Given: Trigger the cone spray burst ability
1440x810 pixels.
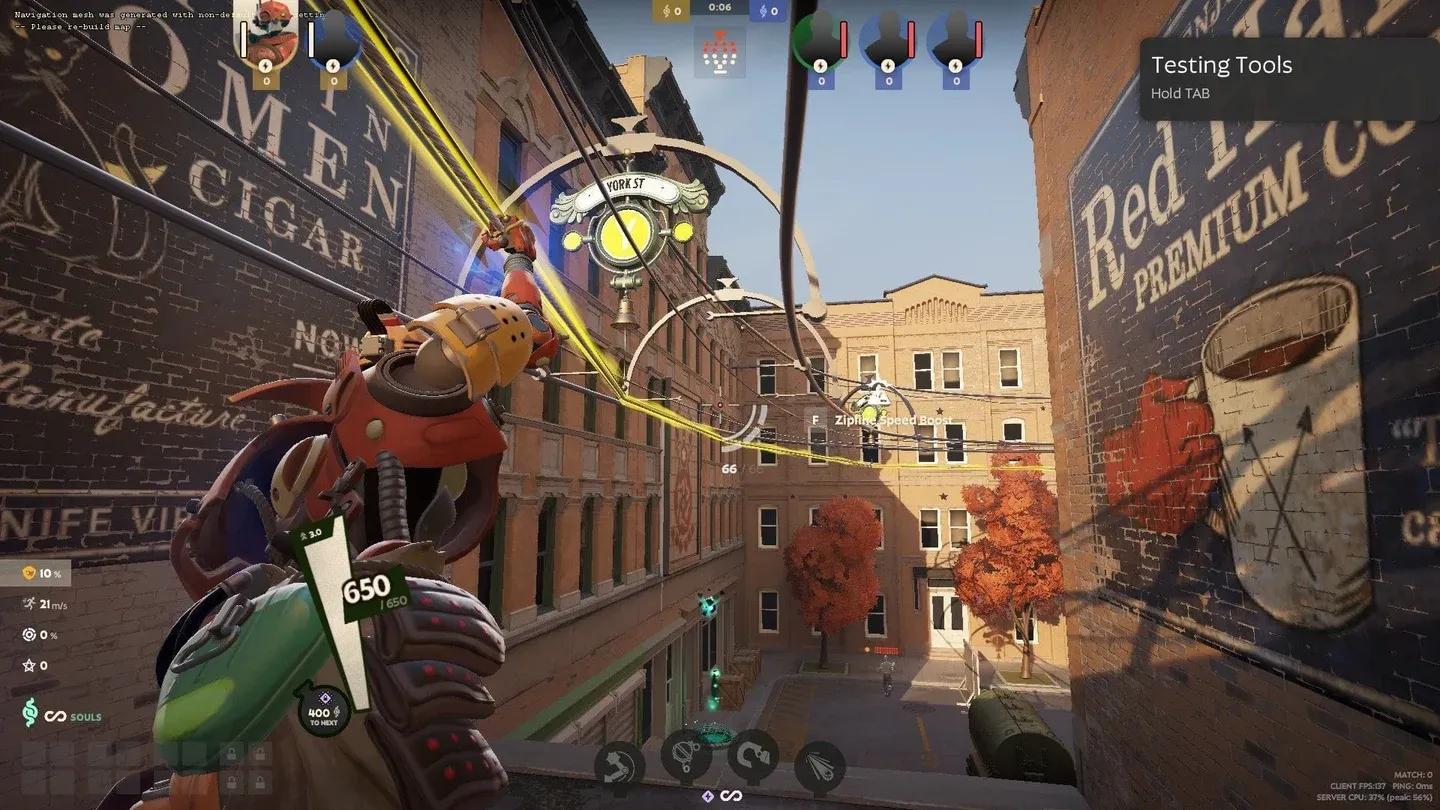Looking at the screenshot, I should pyautogui.click(x=819, y=768).
